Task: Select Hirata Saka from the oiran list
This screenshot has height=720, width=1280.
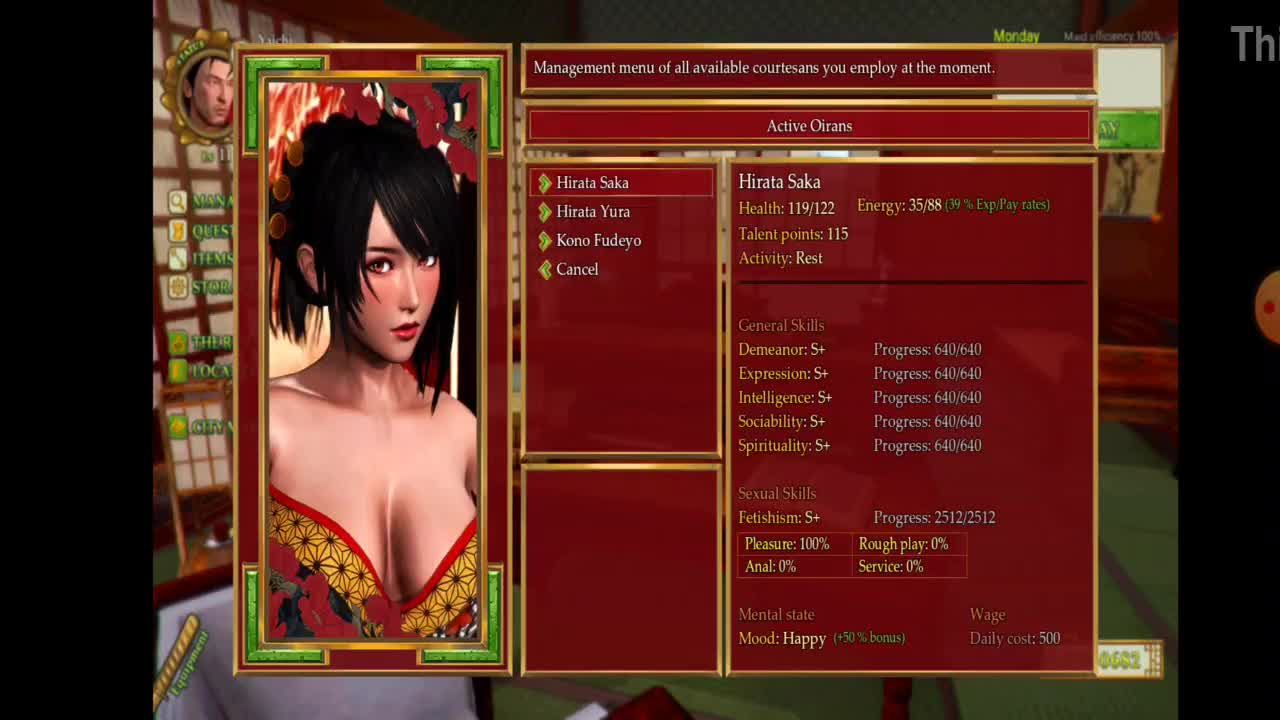Action: pos(592,183)
